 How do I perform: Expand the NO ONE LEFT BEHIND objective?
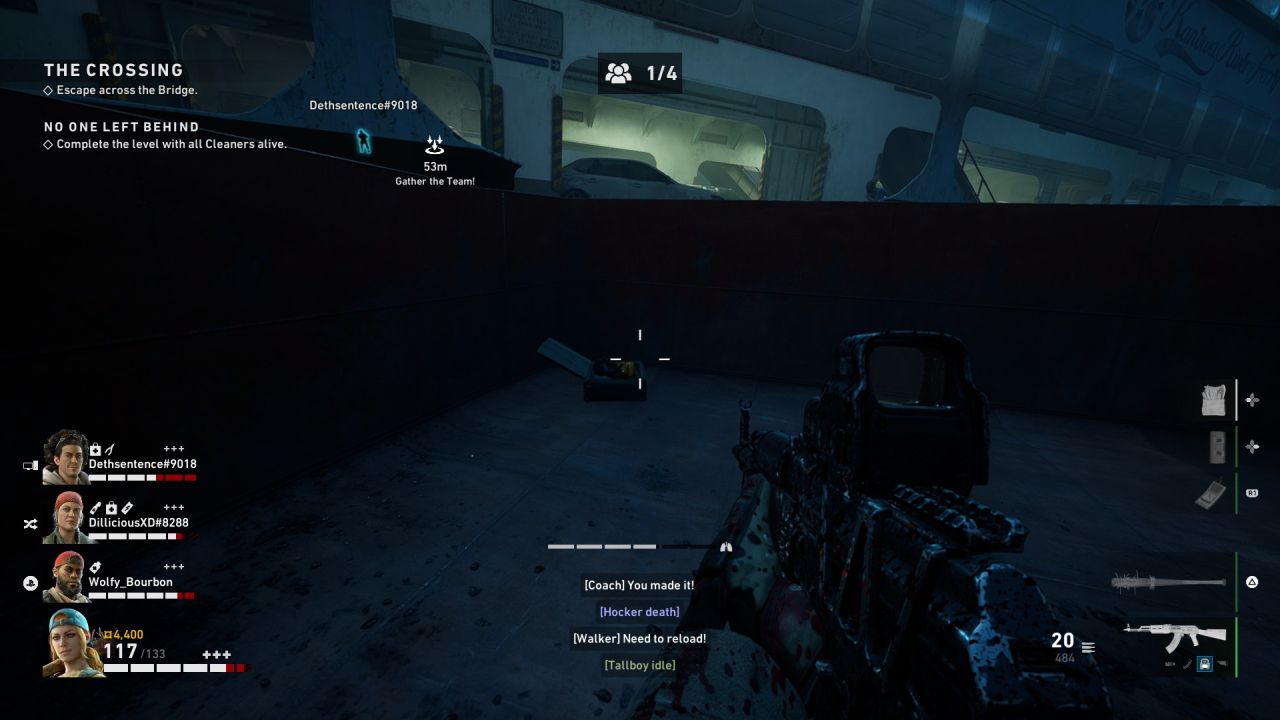120,126
